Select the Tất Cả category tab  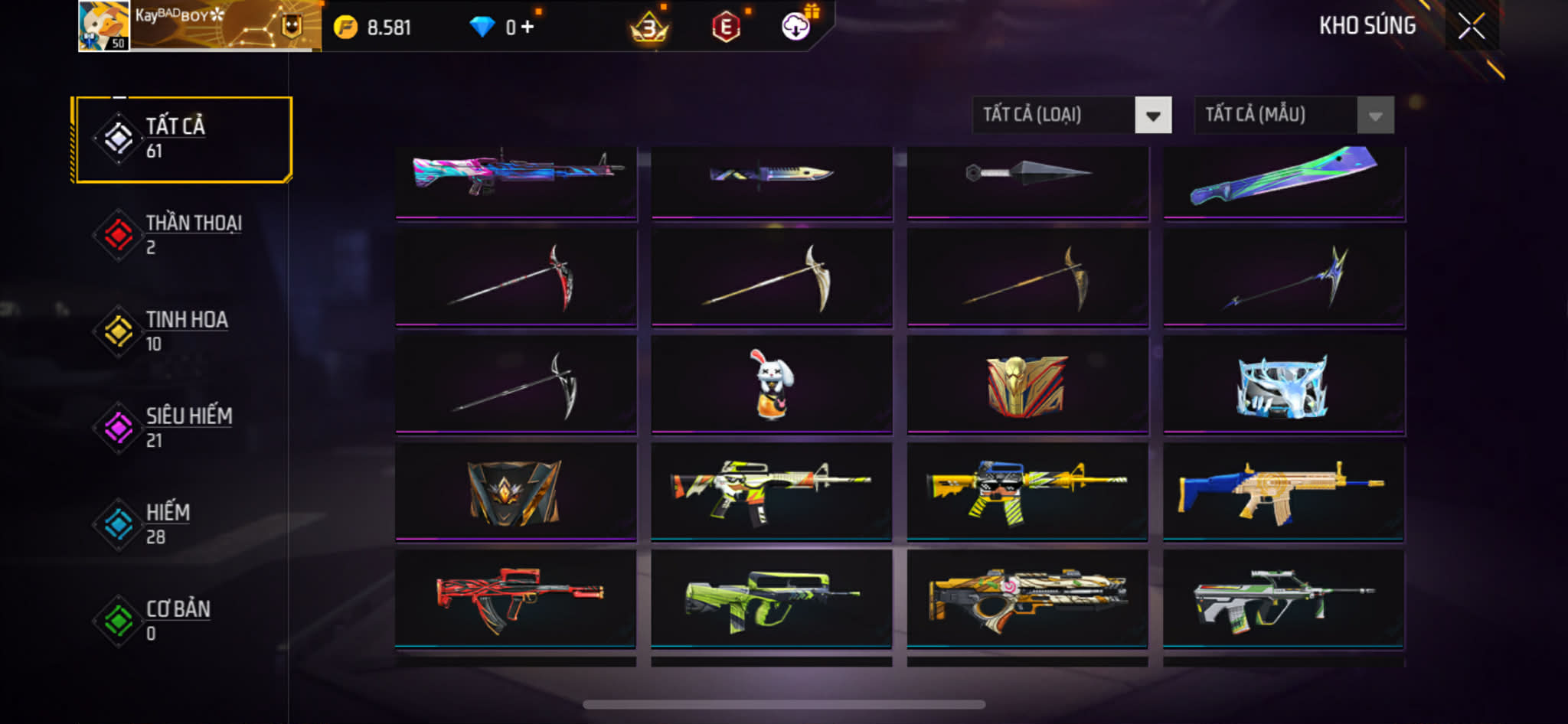click(x=182, y=139)
